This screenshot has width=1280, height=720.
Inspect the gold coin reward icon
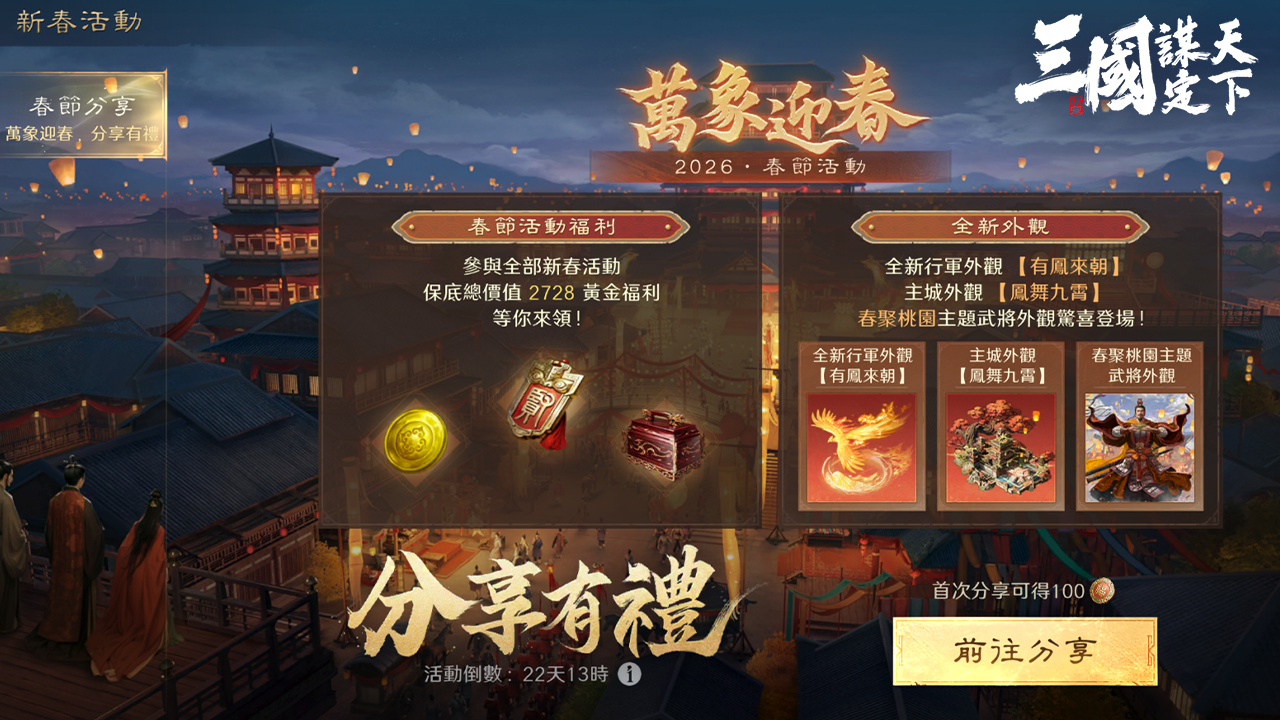[415, 438]
